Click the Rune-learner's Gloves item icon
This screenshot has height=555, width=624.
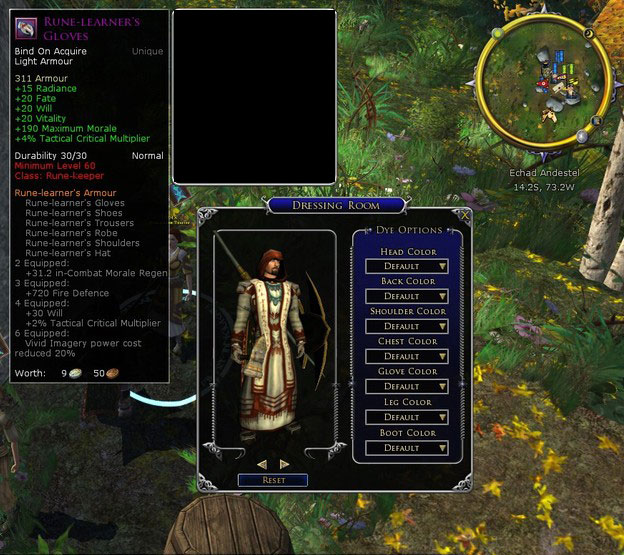tap(26, 25)
